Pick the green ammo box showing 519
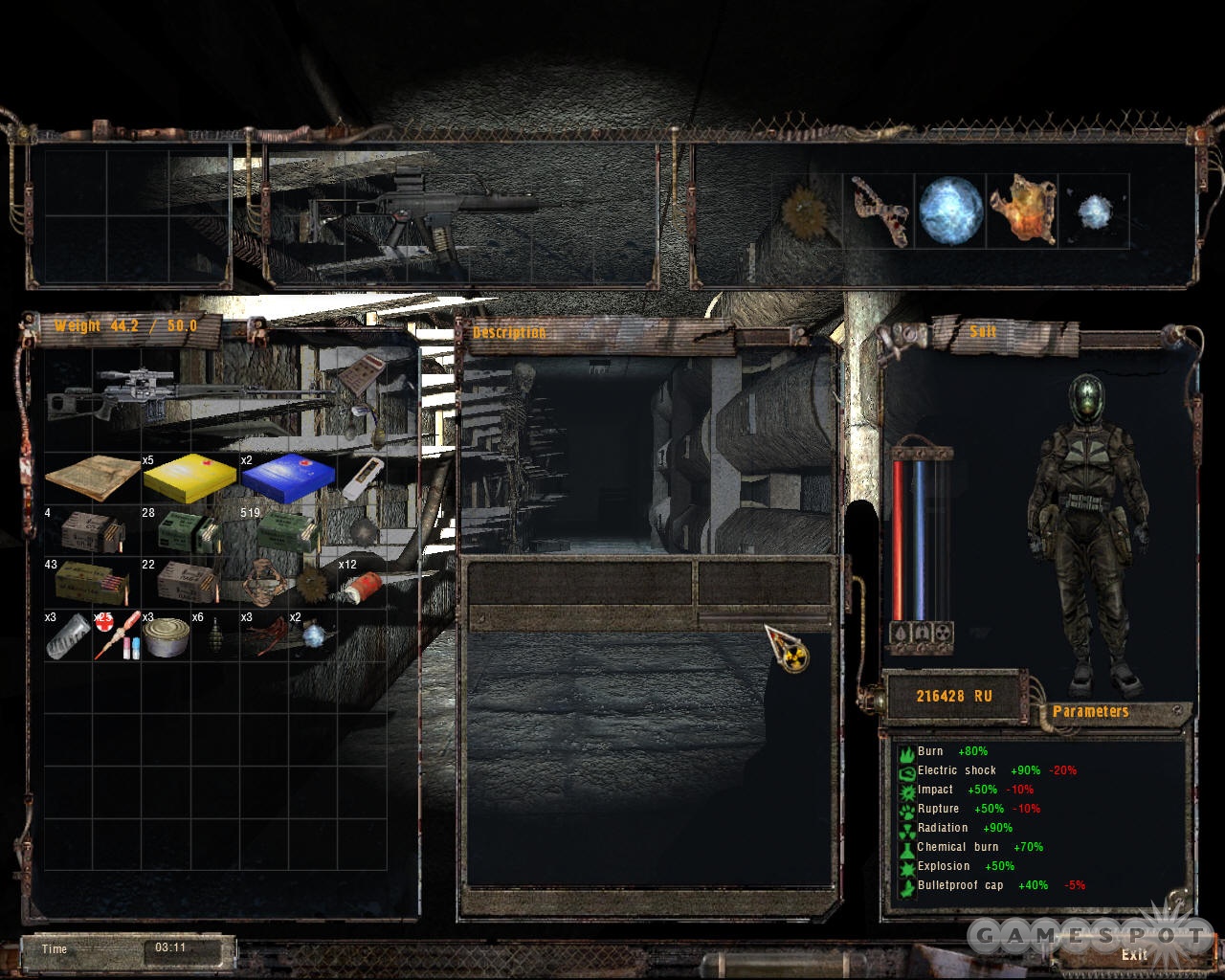The width and height of the screenshot is (1225, 980). [x=286, y=532]
